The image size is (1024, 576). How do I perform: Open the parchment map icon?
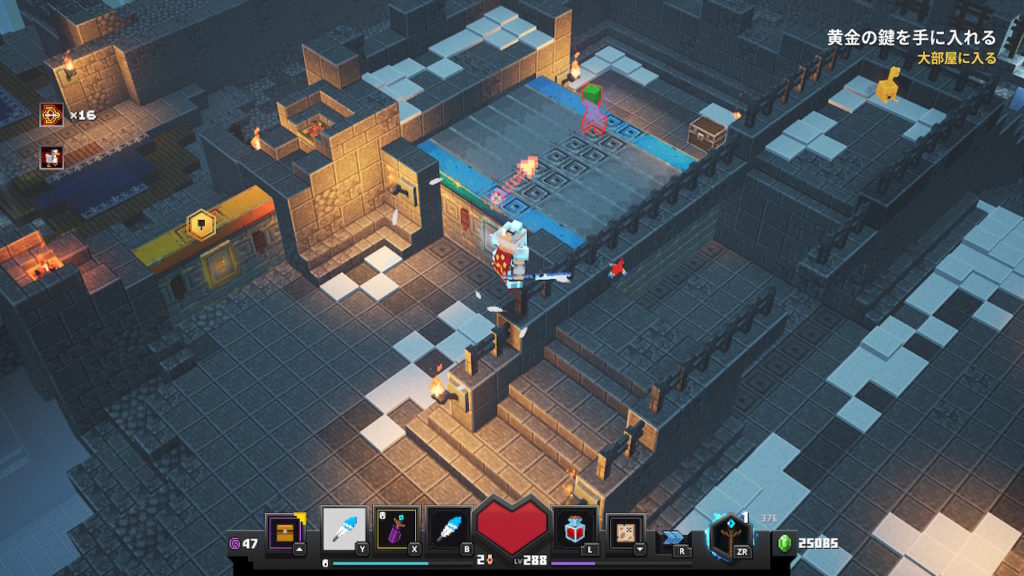point(627,531)
